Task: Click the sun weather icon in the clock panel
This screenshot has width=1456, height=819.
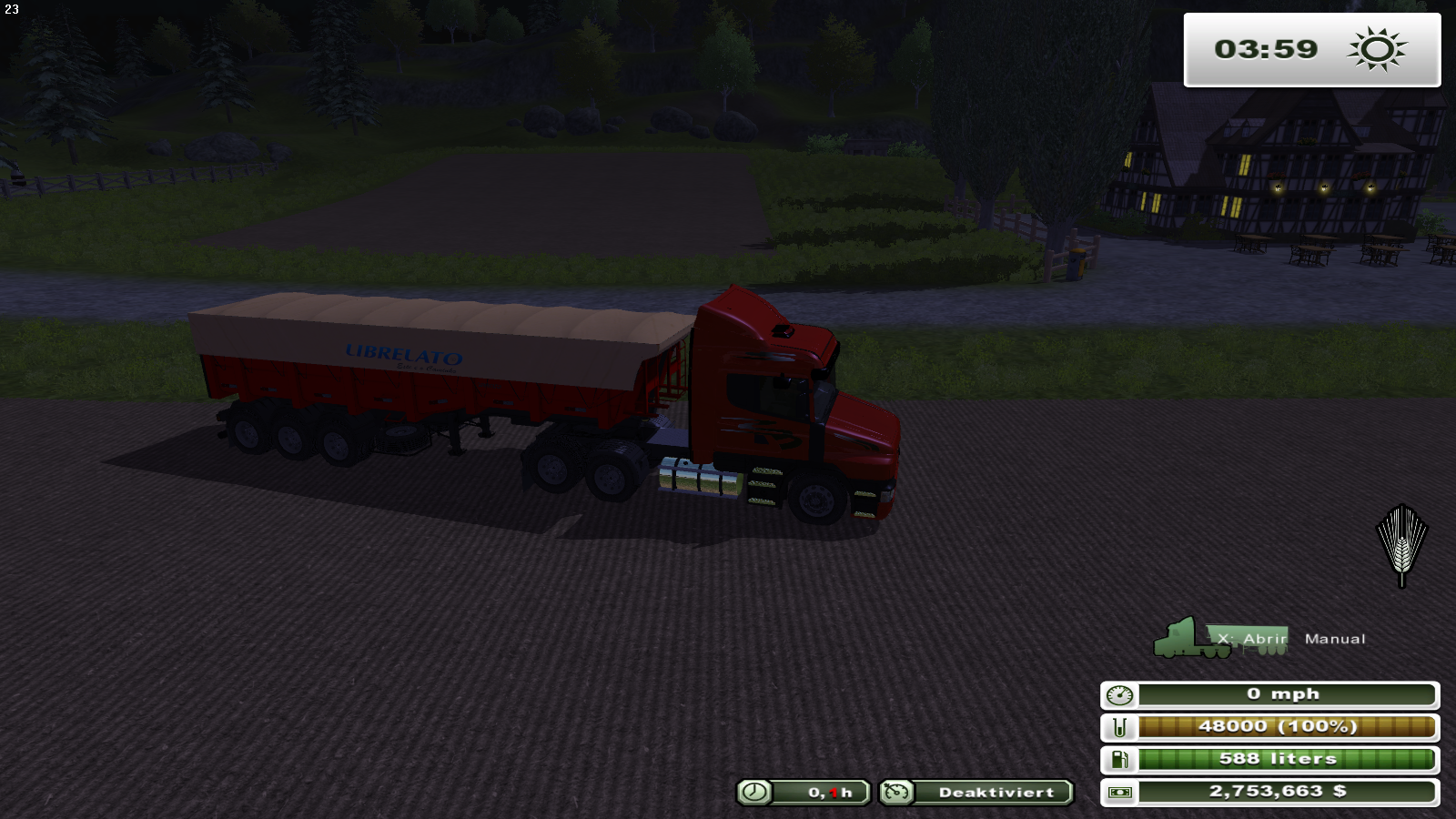Action: (1379, 50)
